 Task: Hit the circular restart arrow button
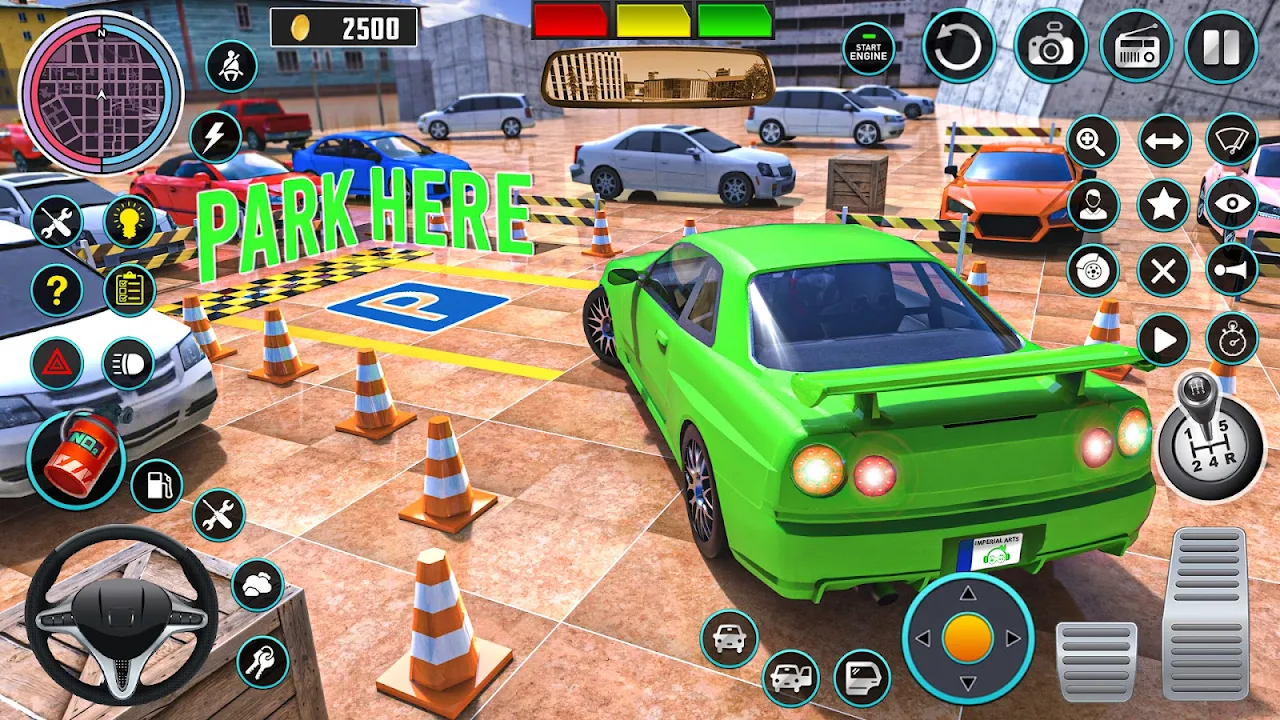pos(959,46)
